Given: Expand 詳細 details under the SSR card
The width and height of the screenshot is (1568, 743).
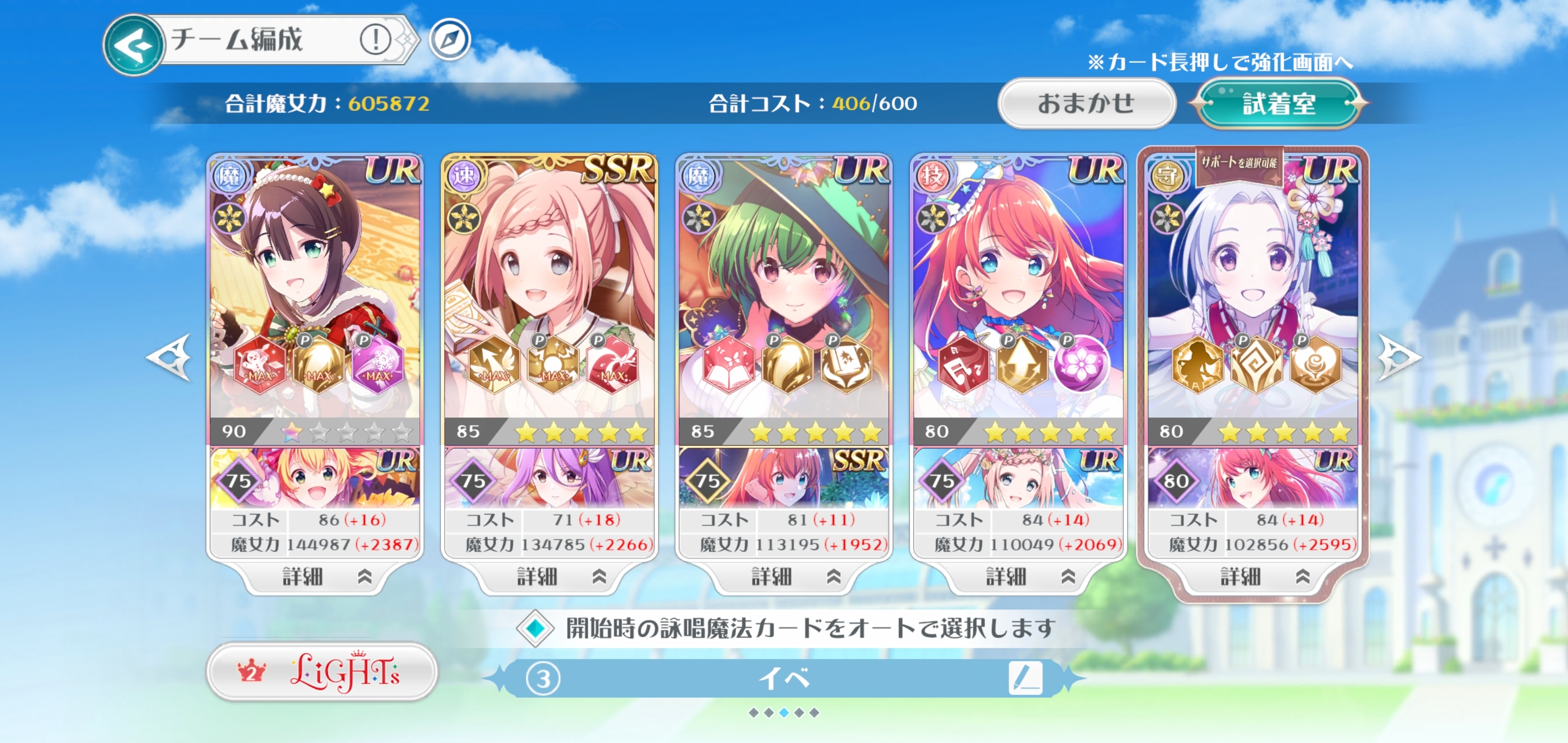Looking at the screenshot, I should pyautogui.click(x=549, y=576).
